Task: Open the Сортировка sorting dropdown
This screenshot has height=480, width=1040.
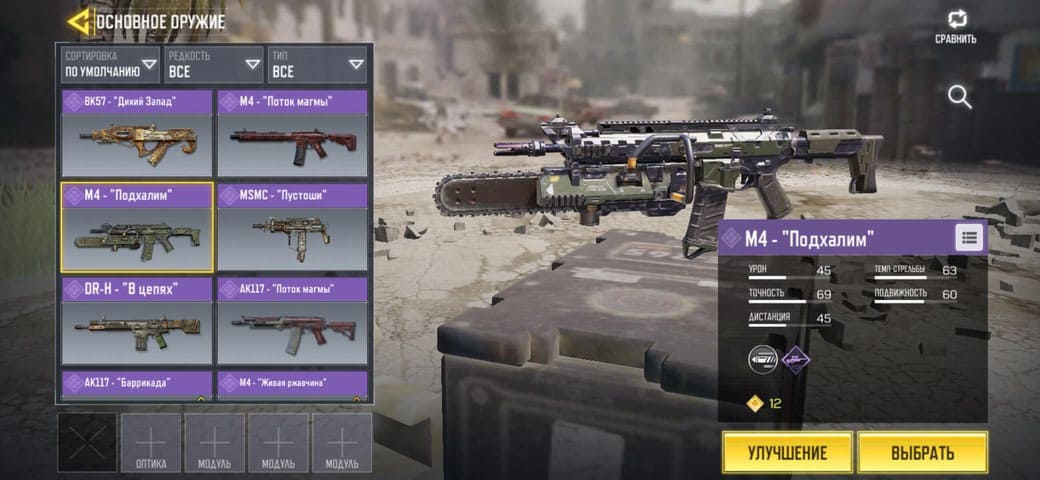Action: (x=110, y=65)
